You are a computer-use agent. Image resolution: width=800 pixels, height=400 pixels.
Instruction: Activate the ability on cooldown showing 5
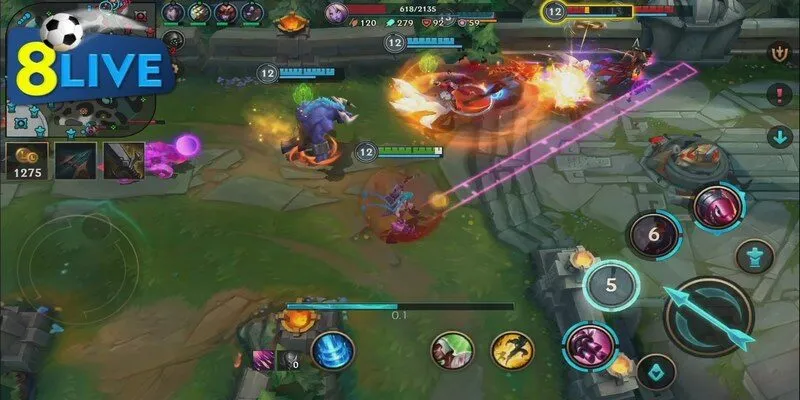pos(611,285)
